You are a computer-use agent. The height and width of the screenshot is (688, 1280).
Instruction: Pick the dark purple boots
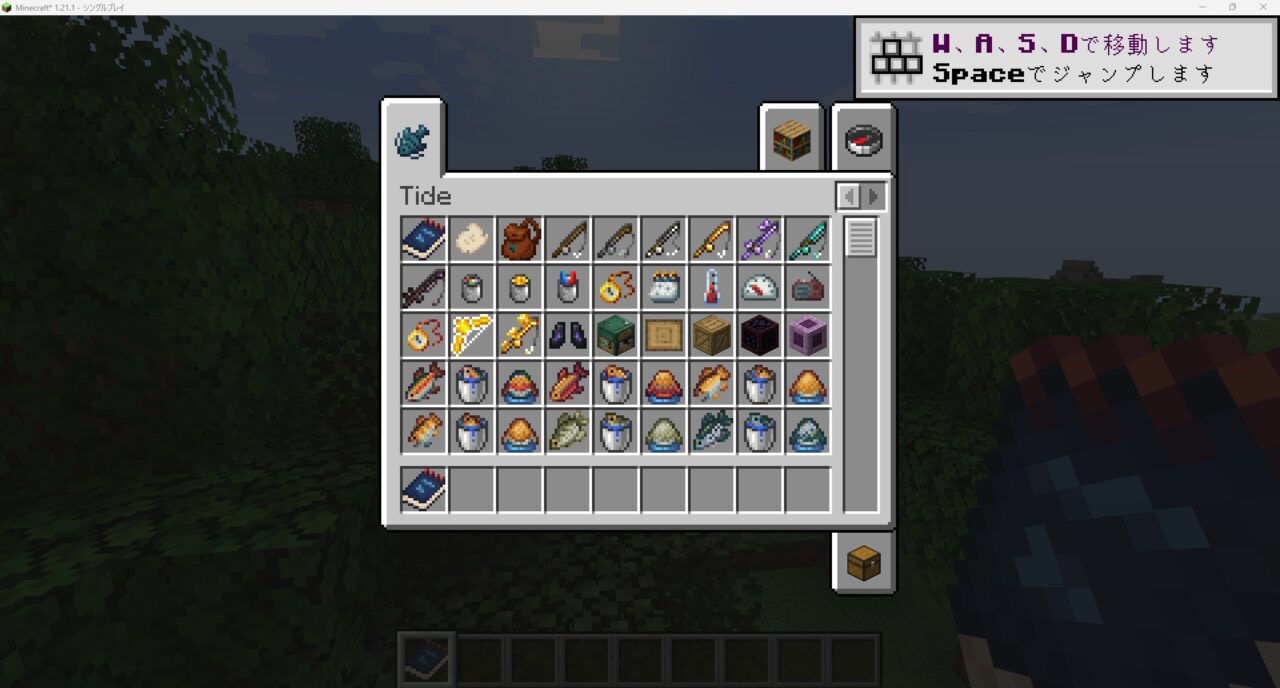(568, 336)
